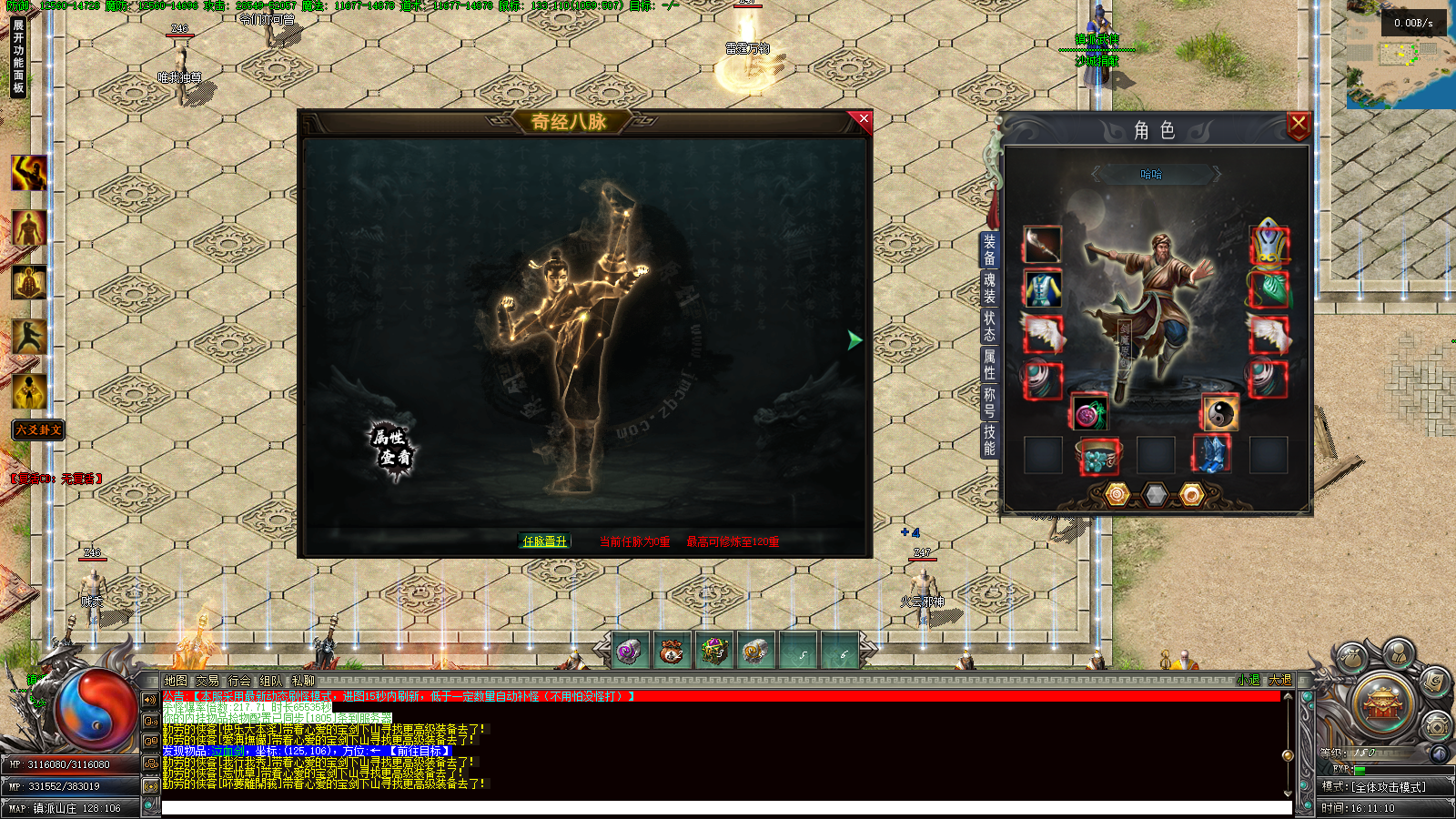Image resolution: width=1456 pixels, height=819 pixels.
Task: Expand the 展开功能面板 function panel
Action: (x=18, y=56)
